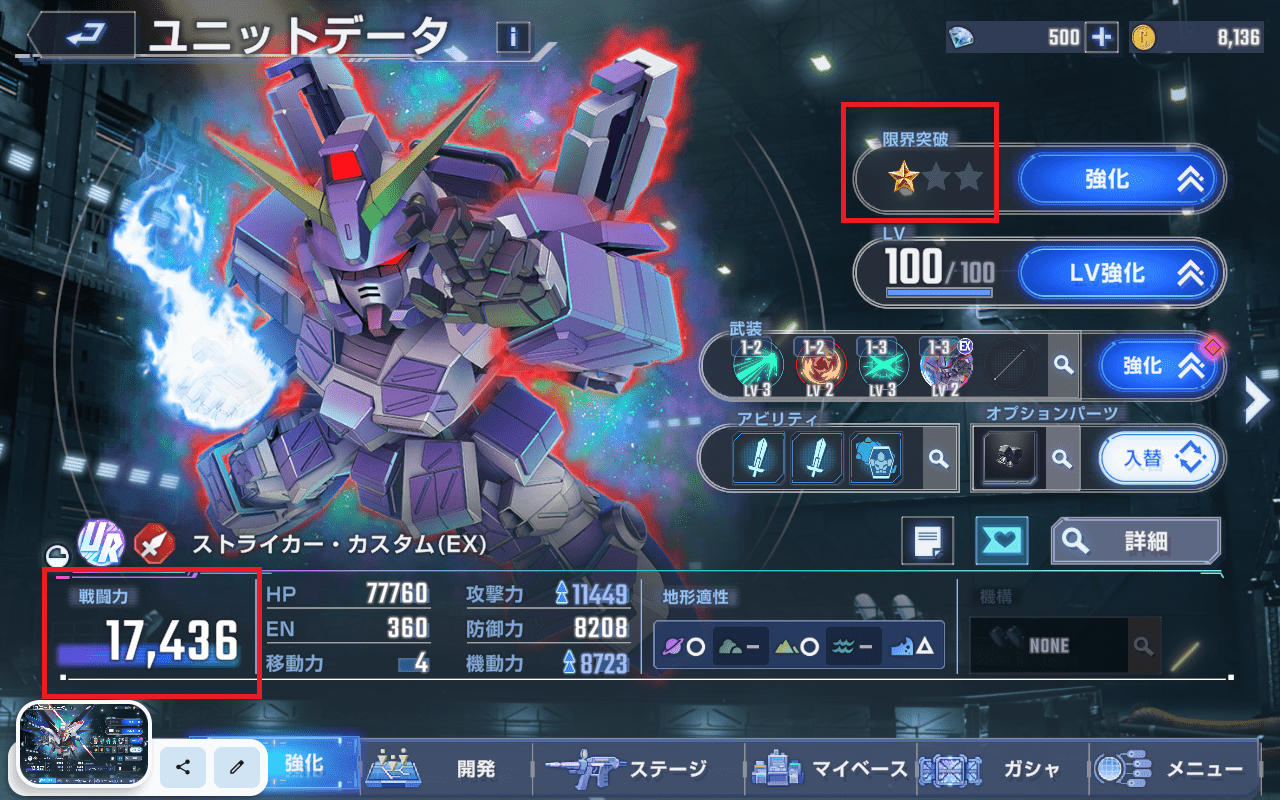Tap the 強化 button beside limit break stars
Image resolution: width=1280 pixels, height=800 pixels.
(1120, 180)
